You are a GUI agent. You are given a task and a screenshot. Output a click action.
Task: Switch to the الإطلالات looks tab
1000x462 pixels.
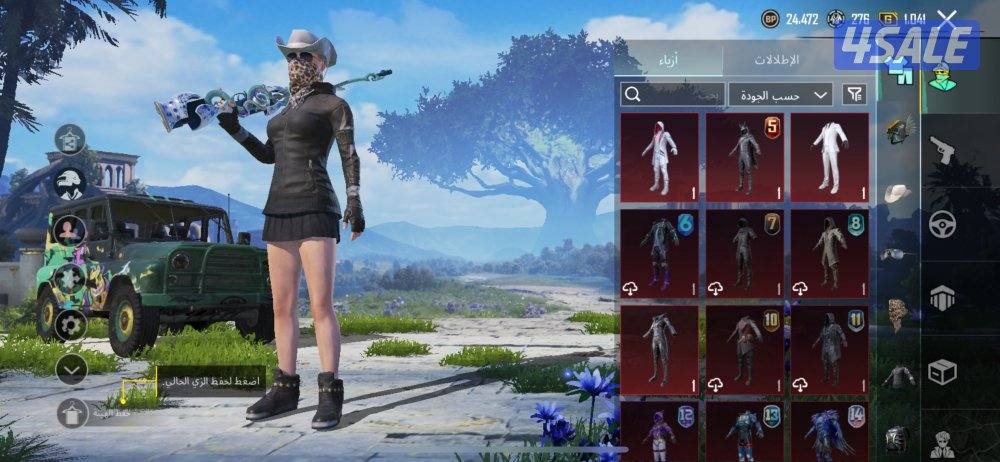point(775,60)
